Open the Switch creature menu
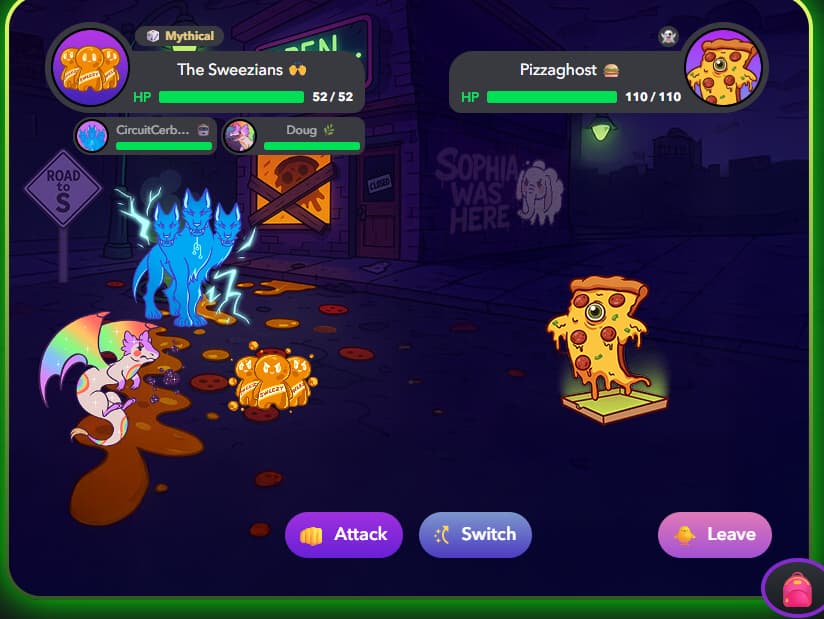824x619 pixels. [x=475, y=535]
